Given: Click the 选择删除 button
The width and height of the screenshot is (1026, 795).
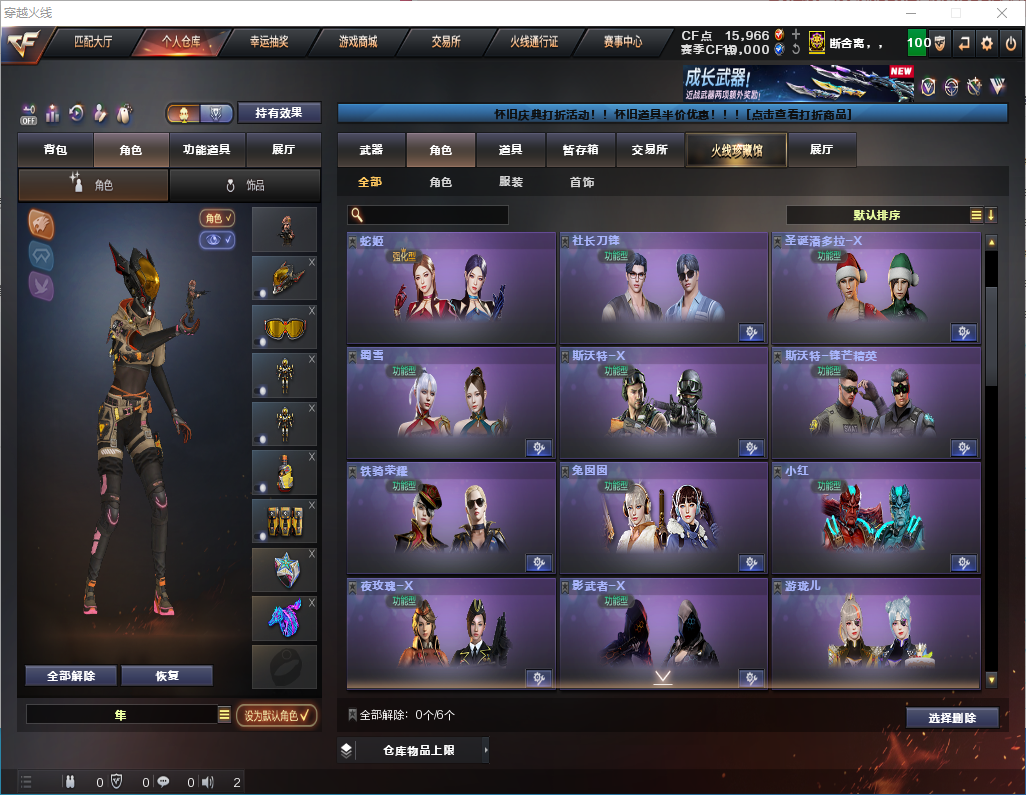Looking at the screenshot, I should point(952,718).
